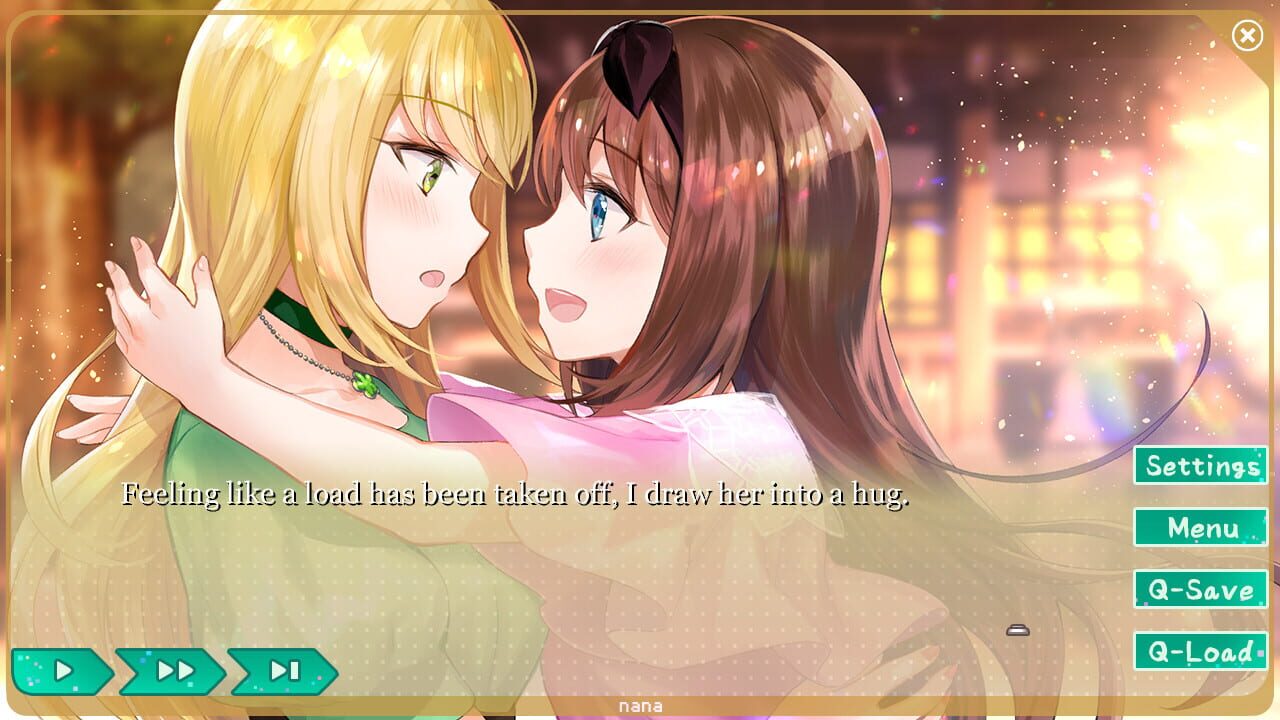Viewport: 1280px width, 720px height.
Task: Hide the text window with the minimize icon
Action: point(1019,629)
